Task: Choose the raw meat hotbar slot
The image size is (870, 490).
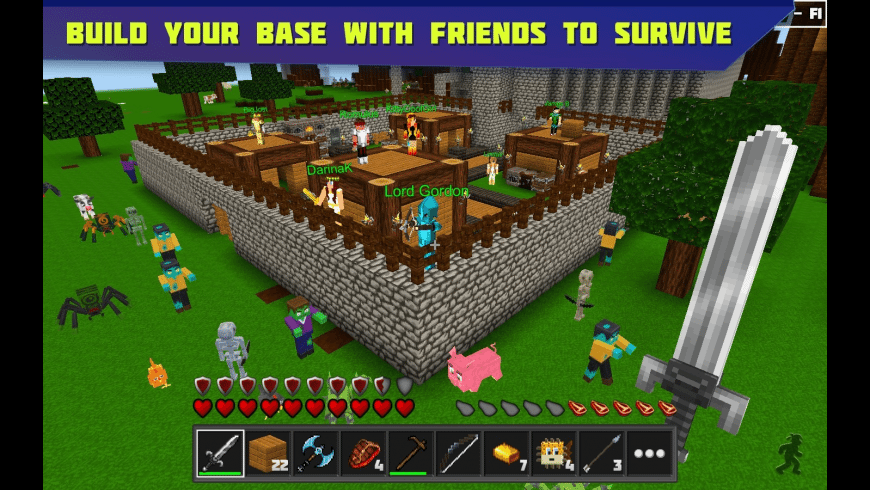Action: tap(363, 453)
